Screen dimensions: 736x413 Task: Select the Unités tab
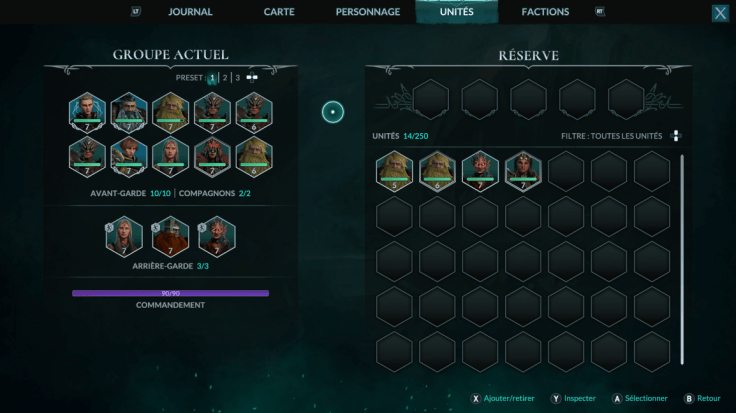(457, 12)
